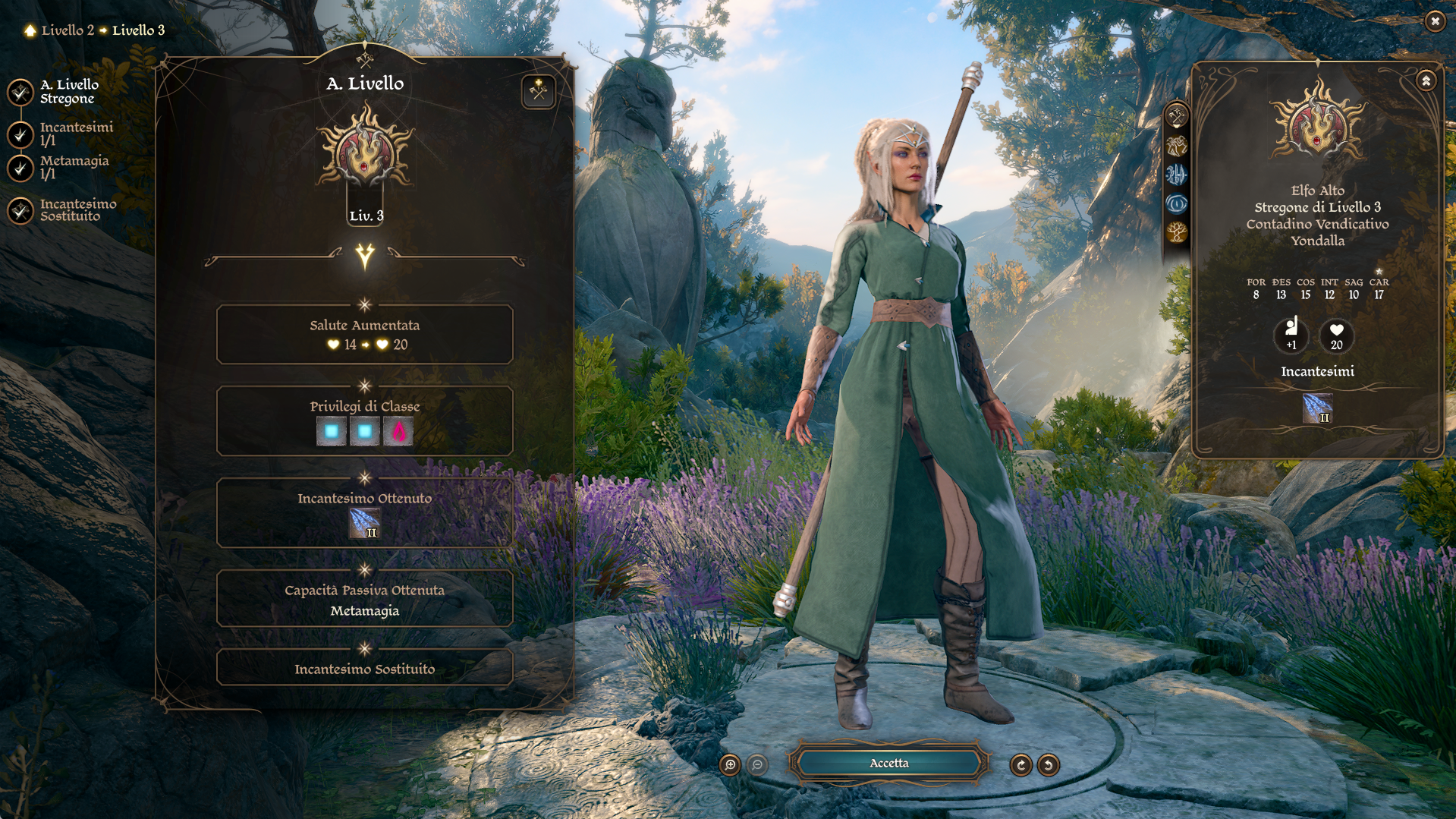
Task: Zoom in on the character model
Action: pyautogui.click(x=730, y=764)
